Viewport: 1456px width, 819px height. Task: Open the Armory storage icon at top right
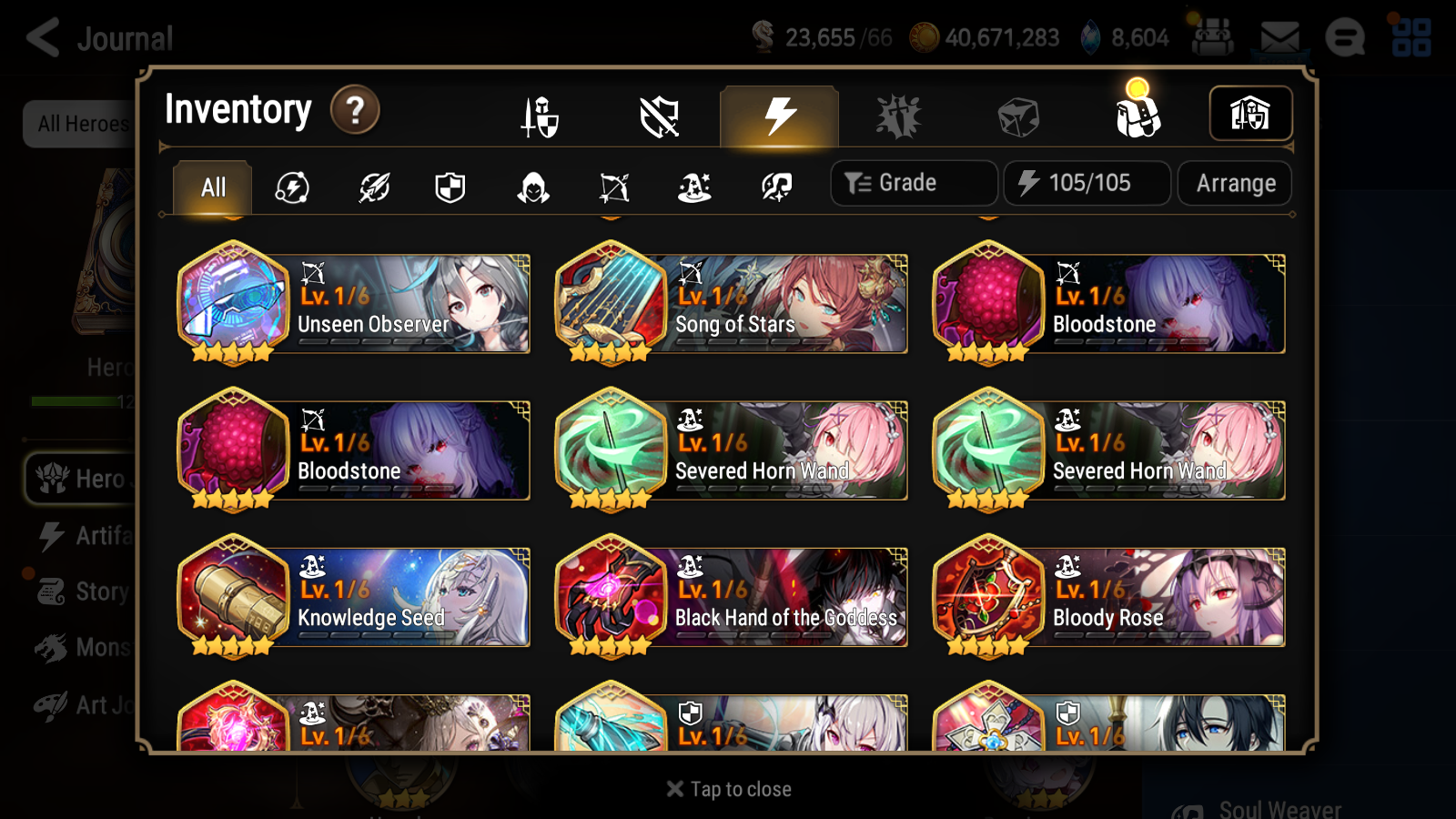(x=1251, y=114)
